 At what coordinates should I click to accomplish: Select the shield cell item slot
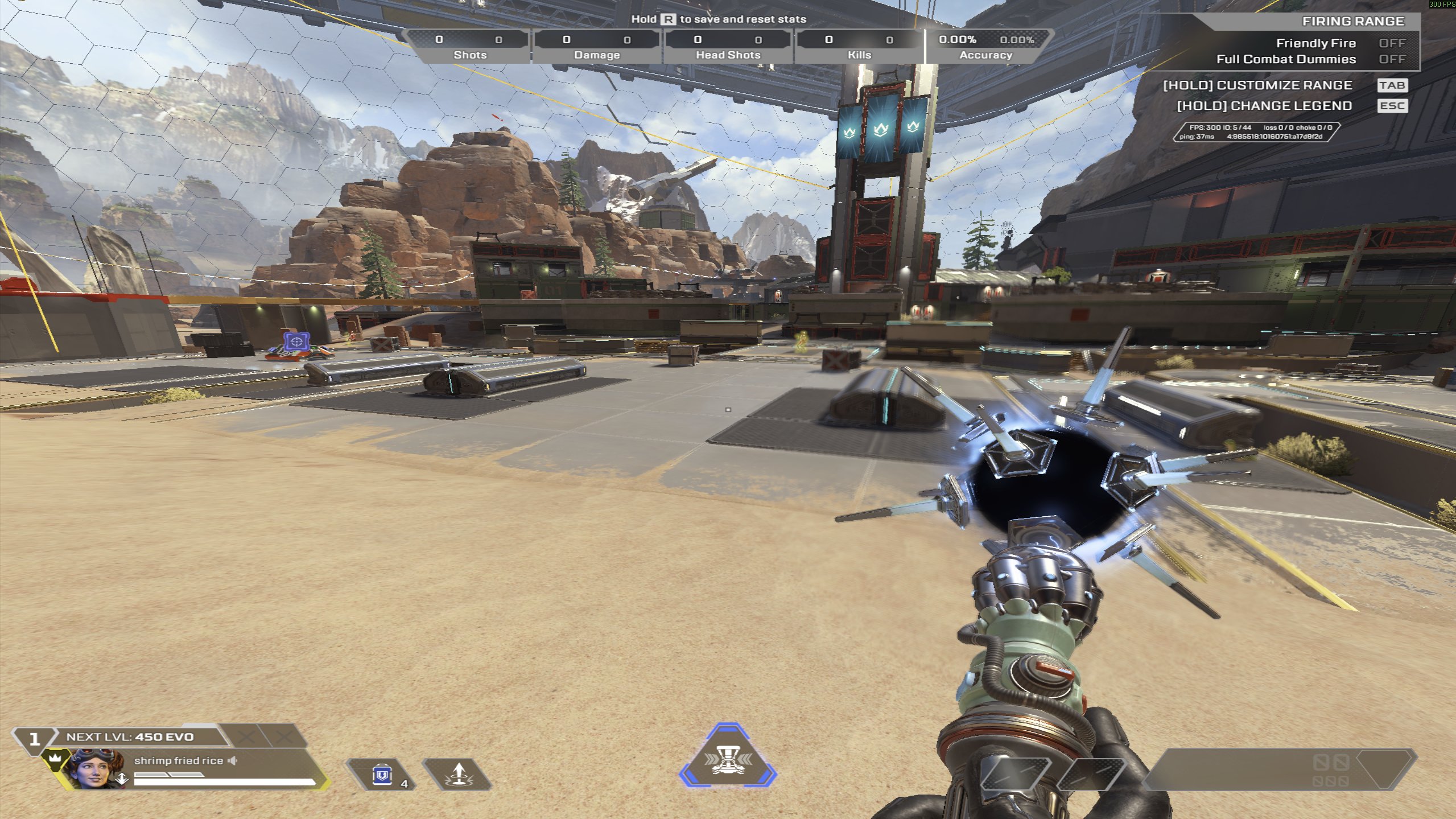(x=383, y=775)
